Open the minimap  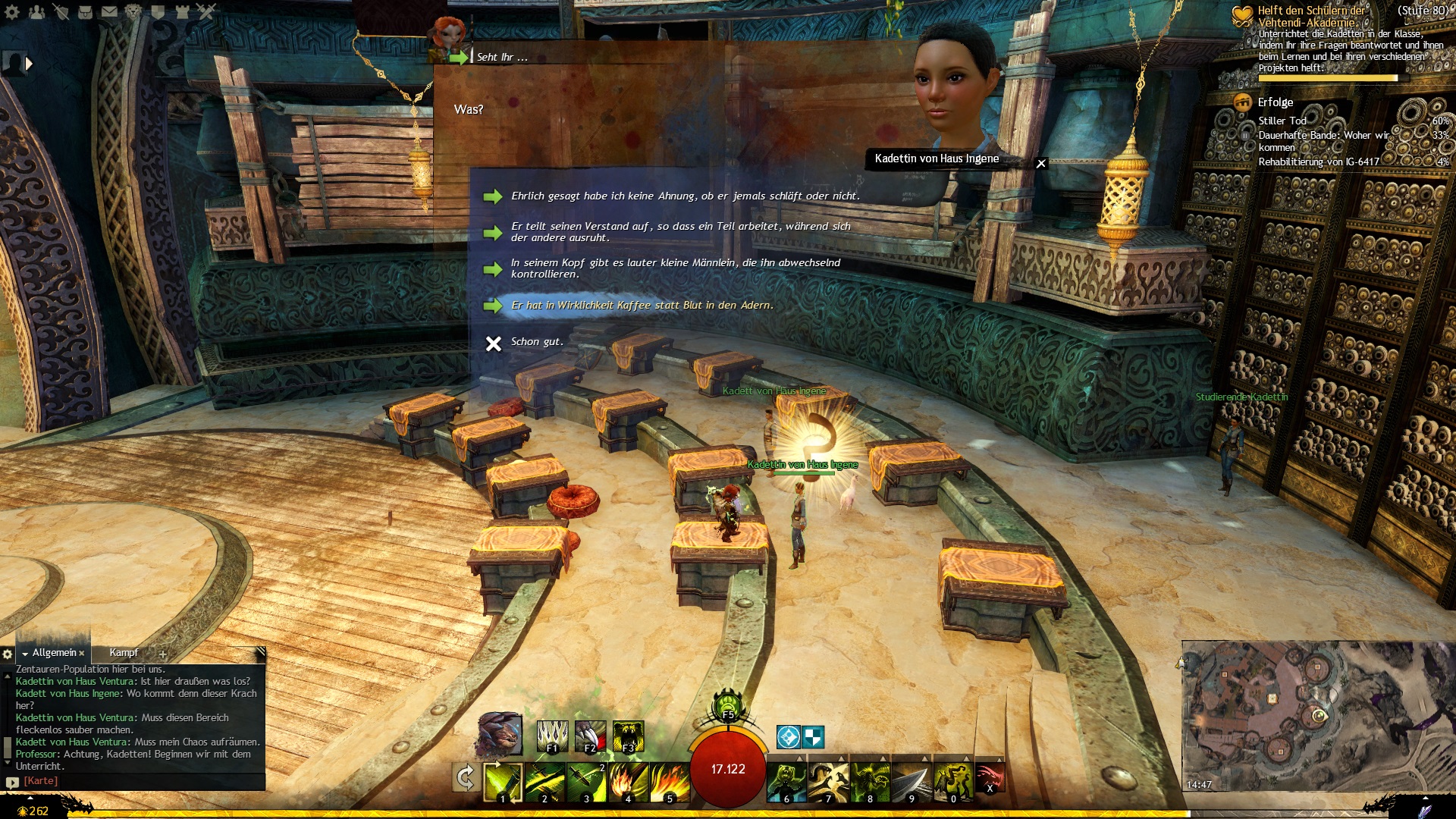(1316, 715)
